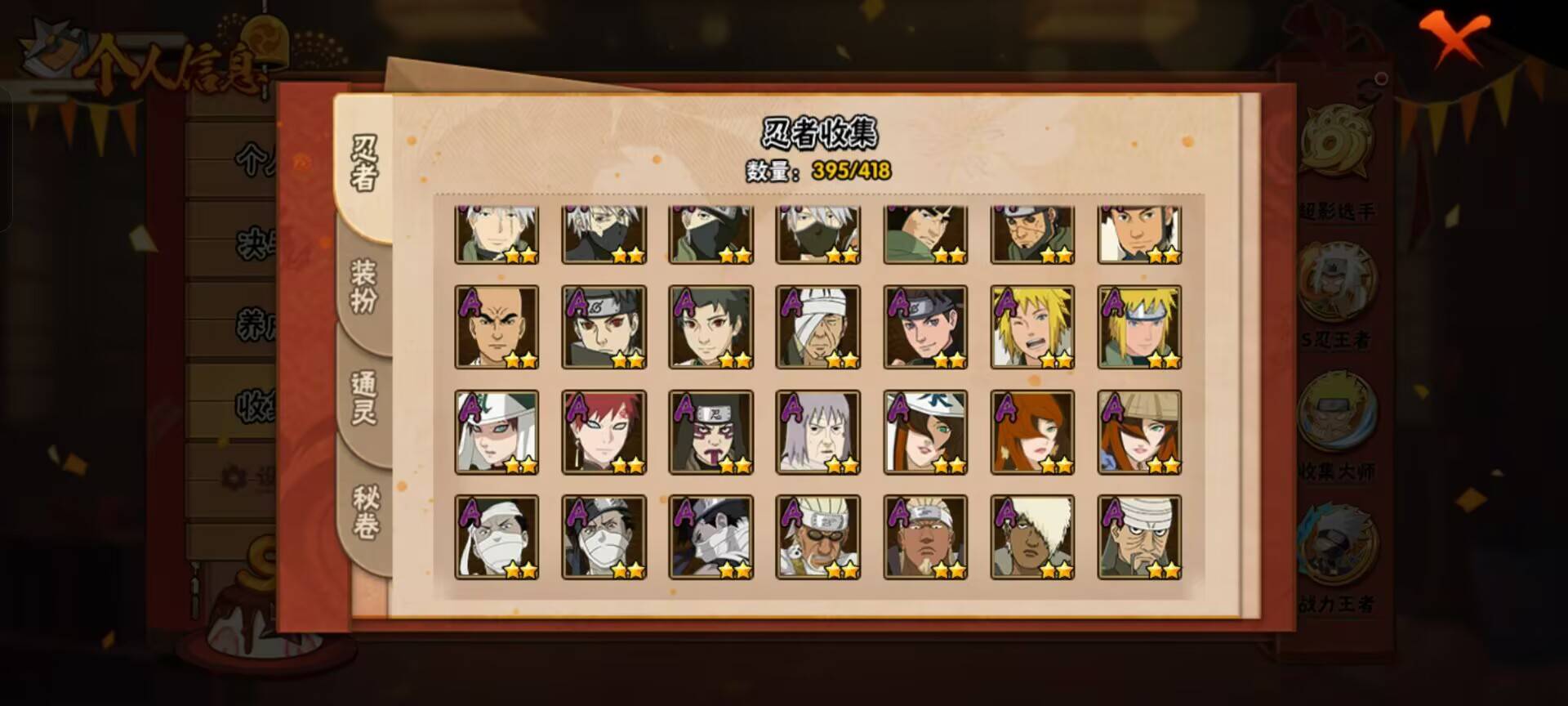This screenshot has height=706, width=1568.
Task: Click Kakashi's portrait in the top row
Action: click(x=603, y=232)
